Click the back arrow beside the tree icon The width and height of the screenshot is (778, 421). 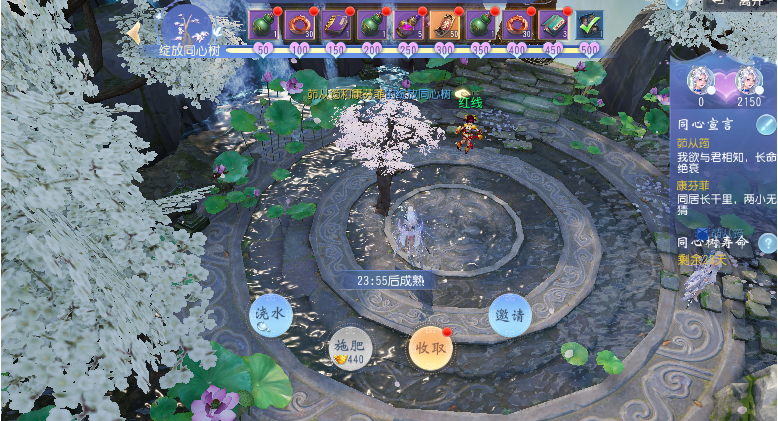pos(133,33)
